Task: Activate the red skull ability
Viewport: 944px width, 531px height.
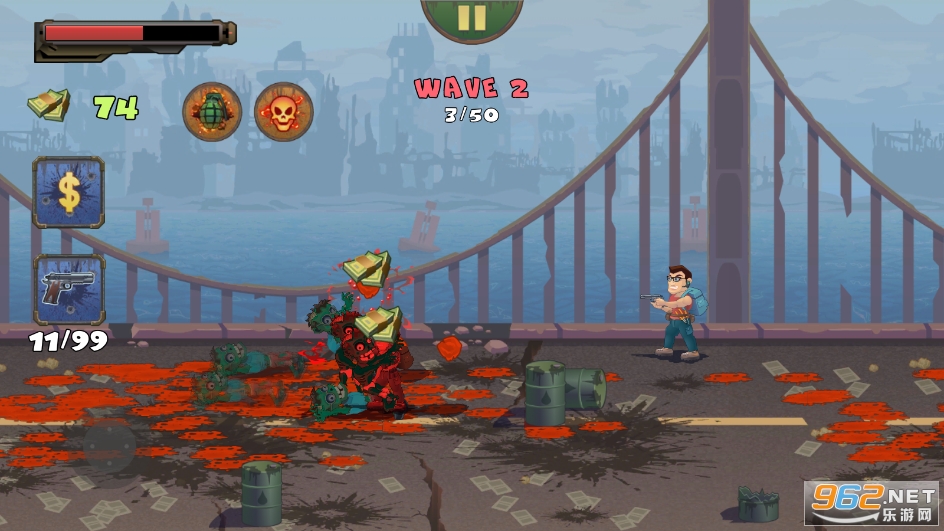Action: pyautogui.click(x=284, y=111)
